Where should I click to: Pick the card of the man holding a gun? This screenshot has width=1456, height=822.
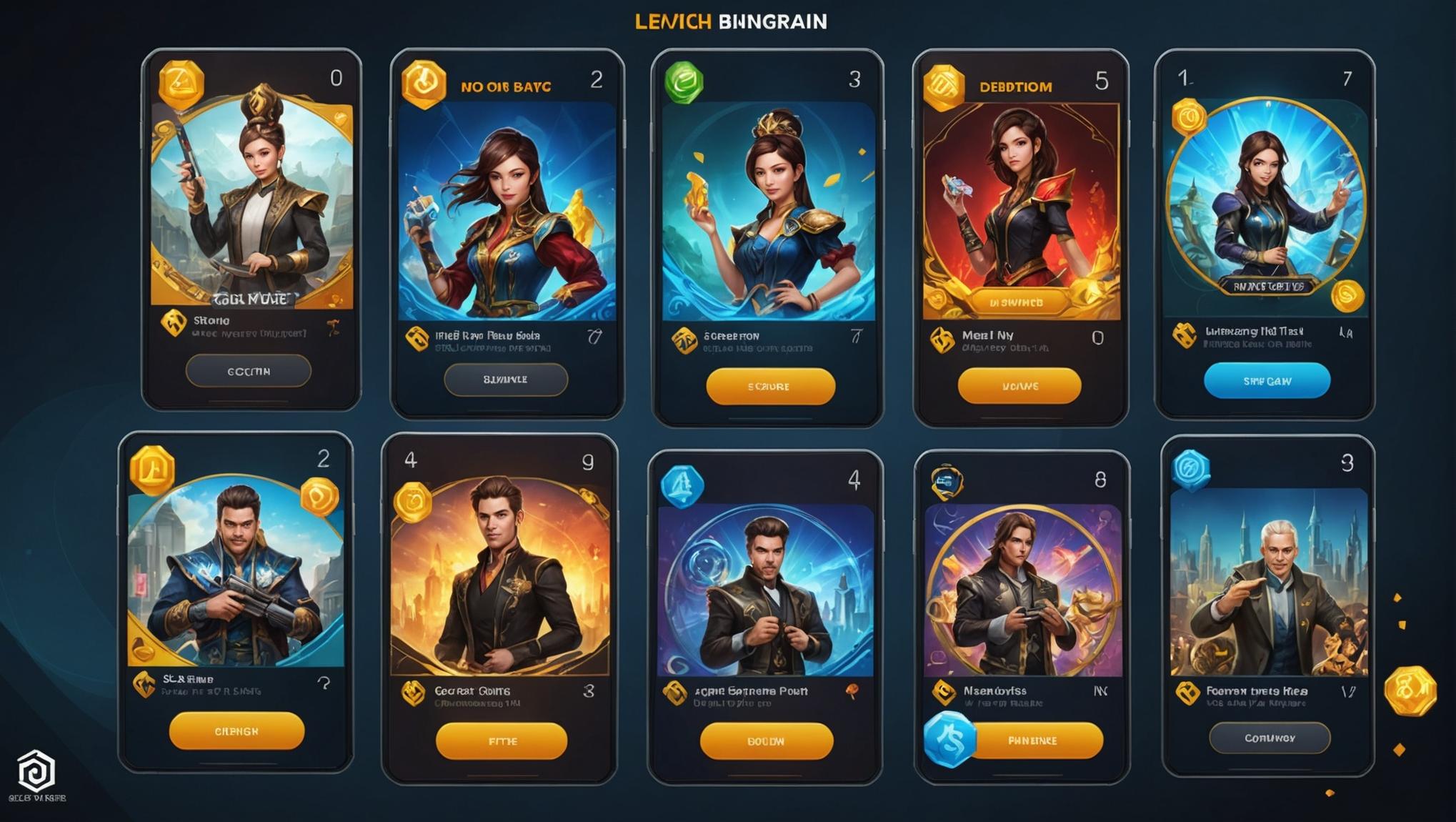tap(236, 572)
